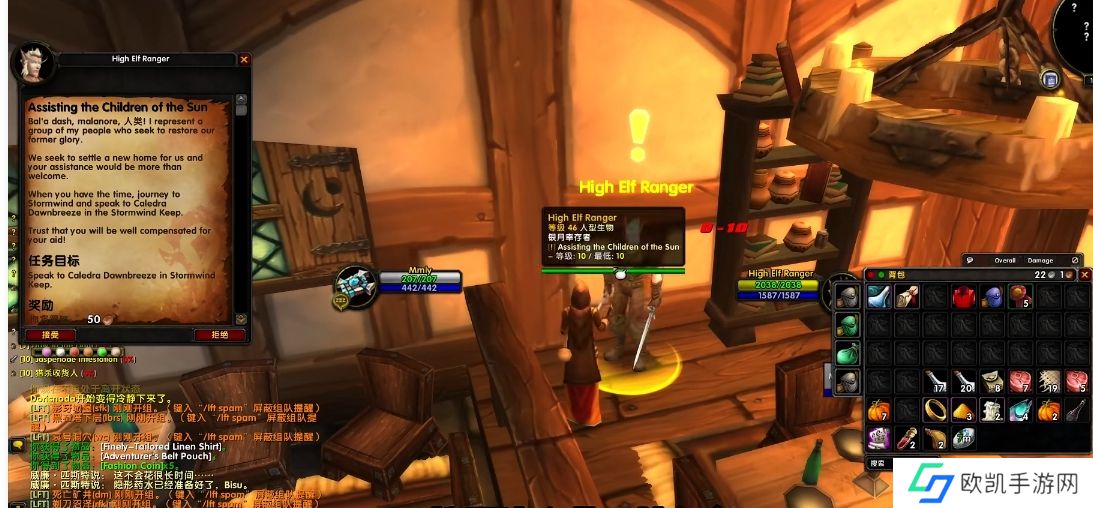This screenshot has height=508, width=1093.
Task: Close the High Elf Ranger quest window
Action: coord(244,59)
